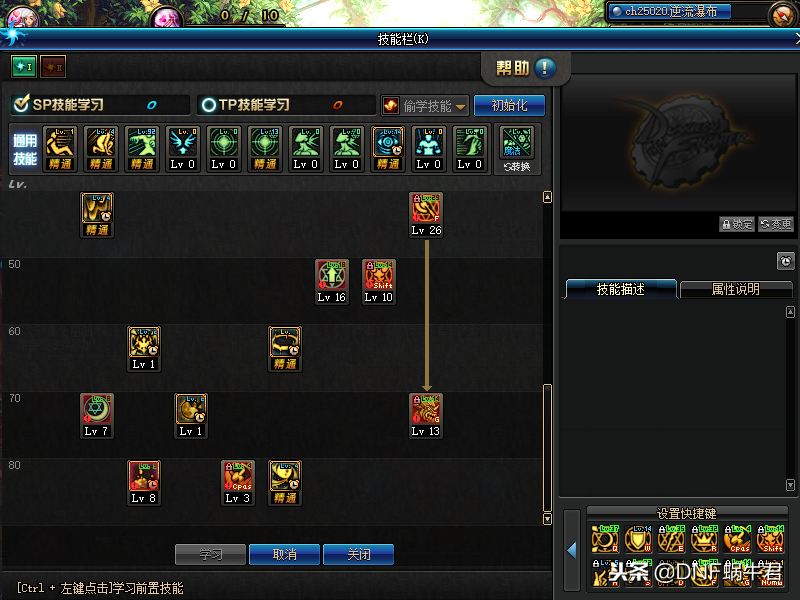Switch to the 属性说明 tab
Viewport: 800px width, 600px height.
click(x=735, y=289)
